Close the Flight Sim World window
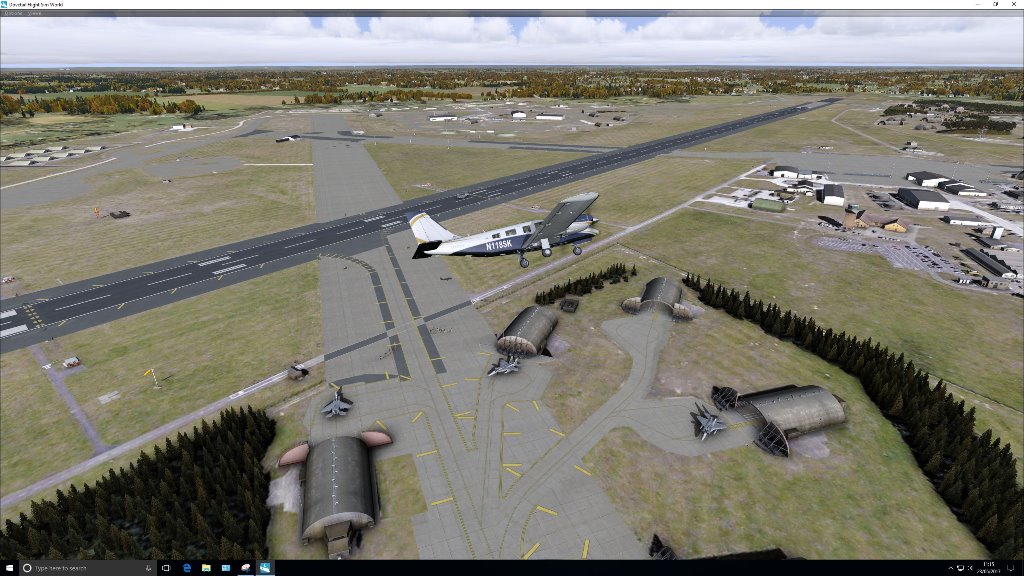Screen dimensions: 1024x576 (1013, 4)
